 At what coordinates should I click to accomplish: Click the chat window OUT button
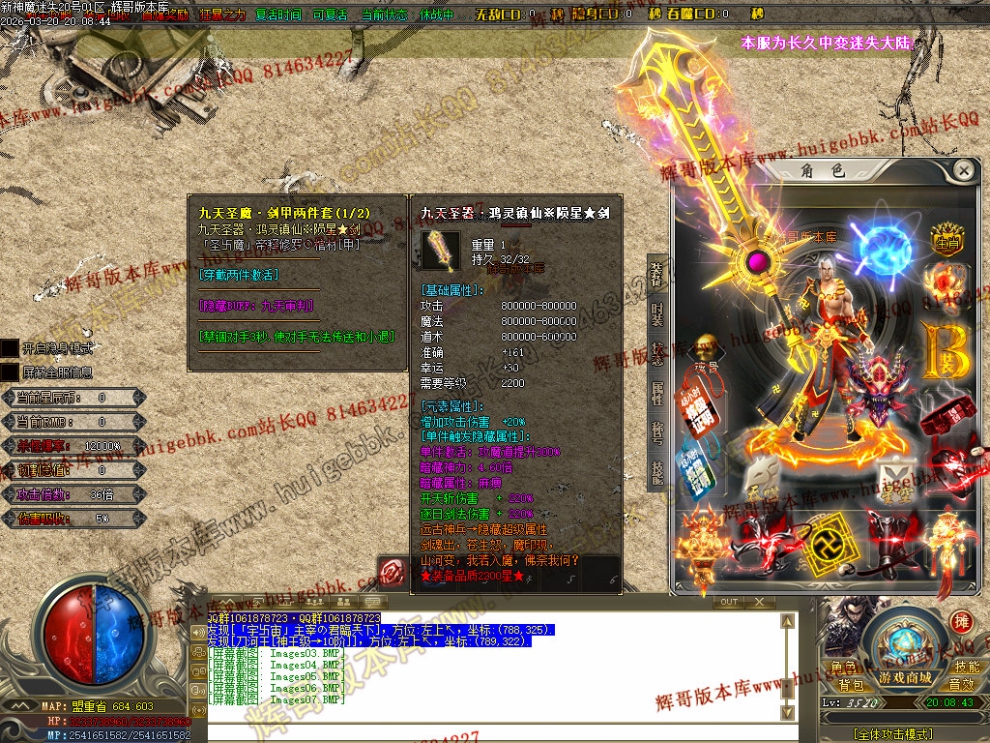tap(729, 602)
